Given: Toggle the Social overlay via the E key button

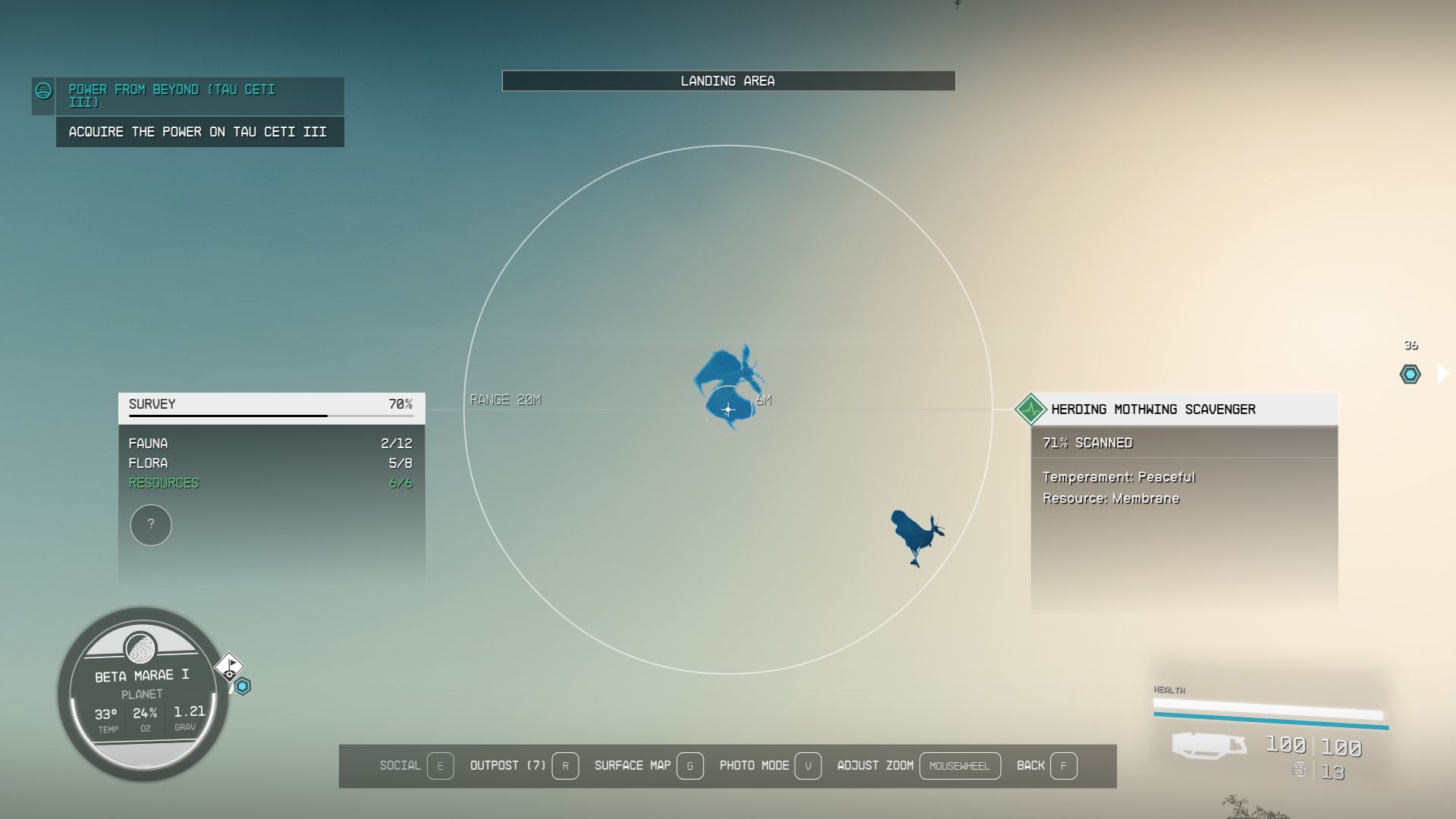Looking at the screenshot, I should pyautogui.click(x=441, y=766).
